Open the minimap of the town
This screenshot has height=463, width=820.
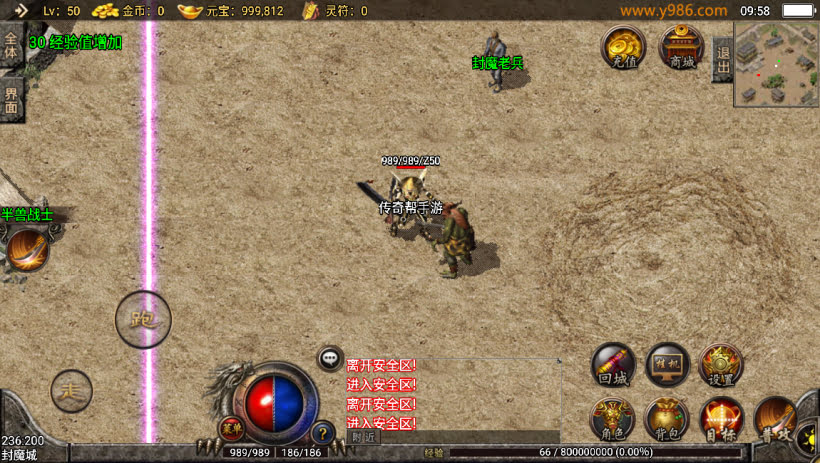[776, 64]
